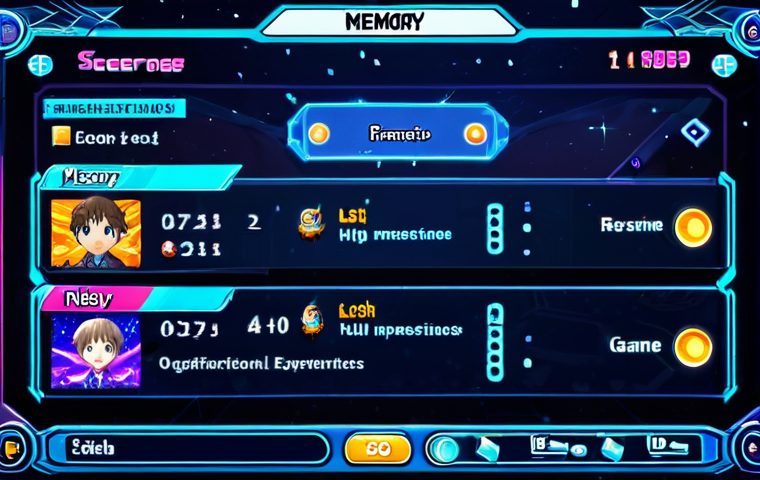Click the round cyan icon right of the score number
Image resolution: width=760 pixels, height=480 pixels.
click(x=724, y=65)
